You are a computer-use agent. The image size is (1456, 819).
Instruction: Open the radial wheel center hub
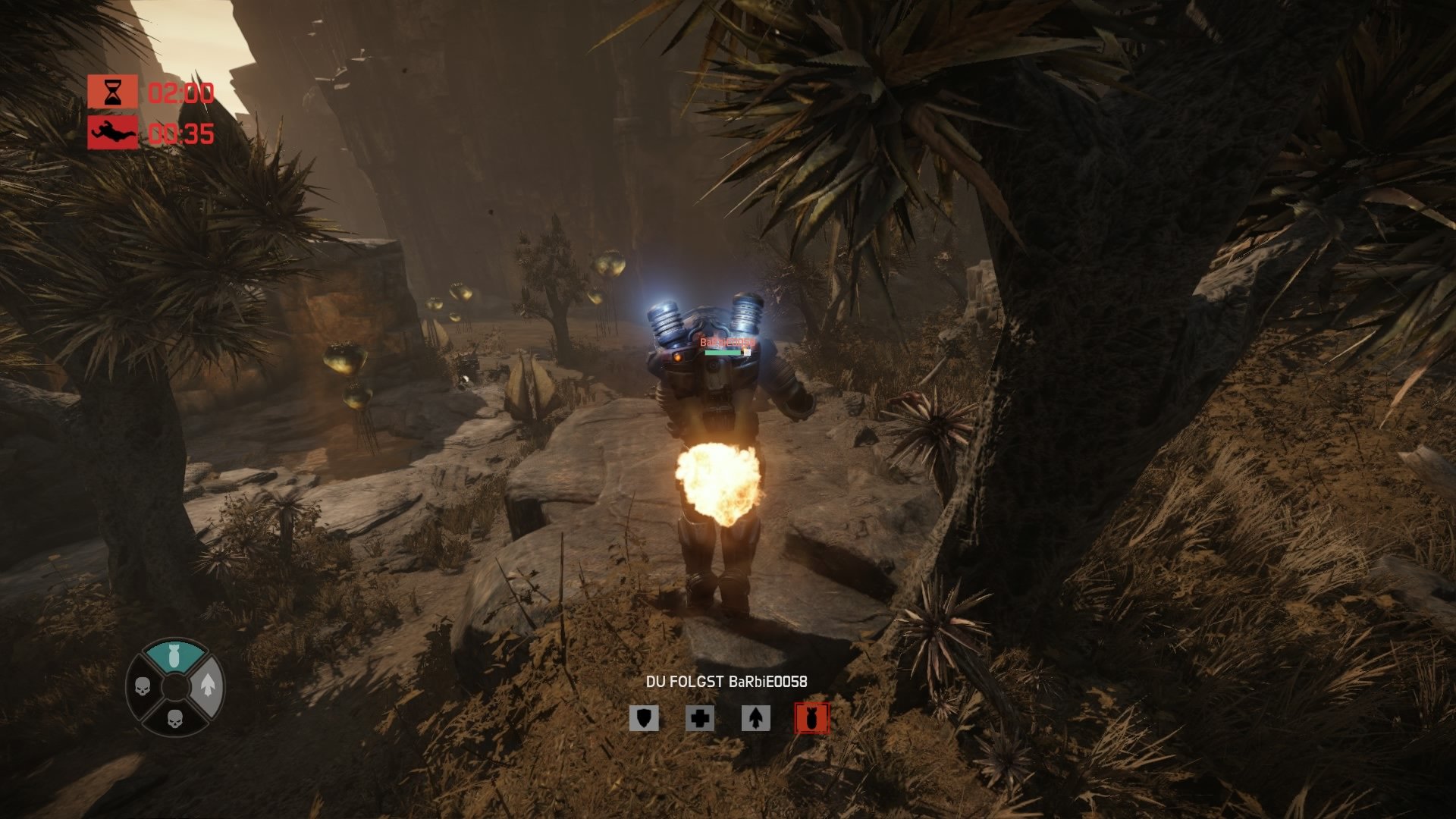coord(174,687)
